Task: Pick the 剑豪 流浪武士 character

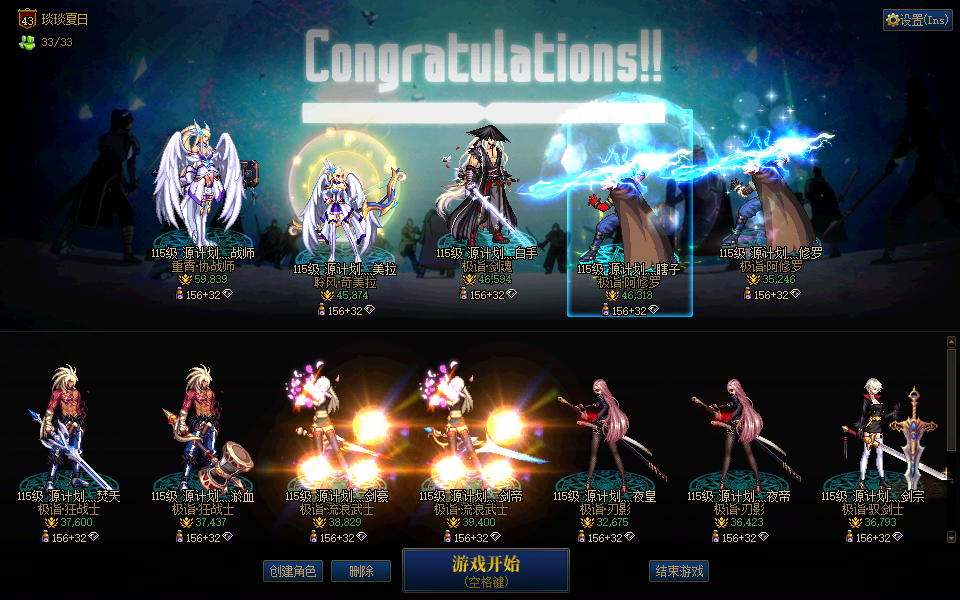Action: tap(336, 430)
